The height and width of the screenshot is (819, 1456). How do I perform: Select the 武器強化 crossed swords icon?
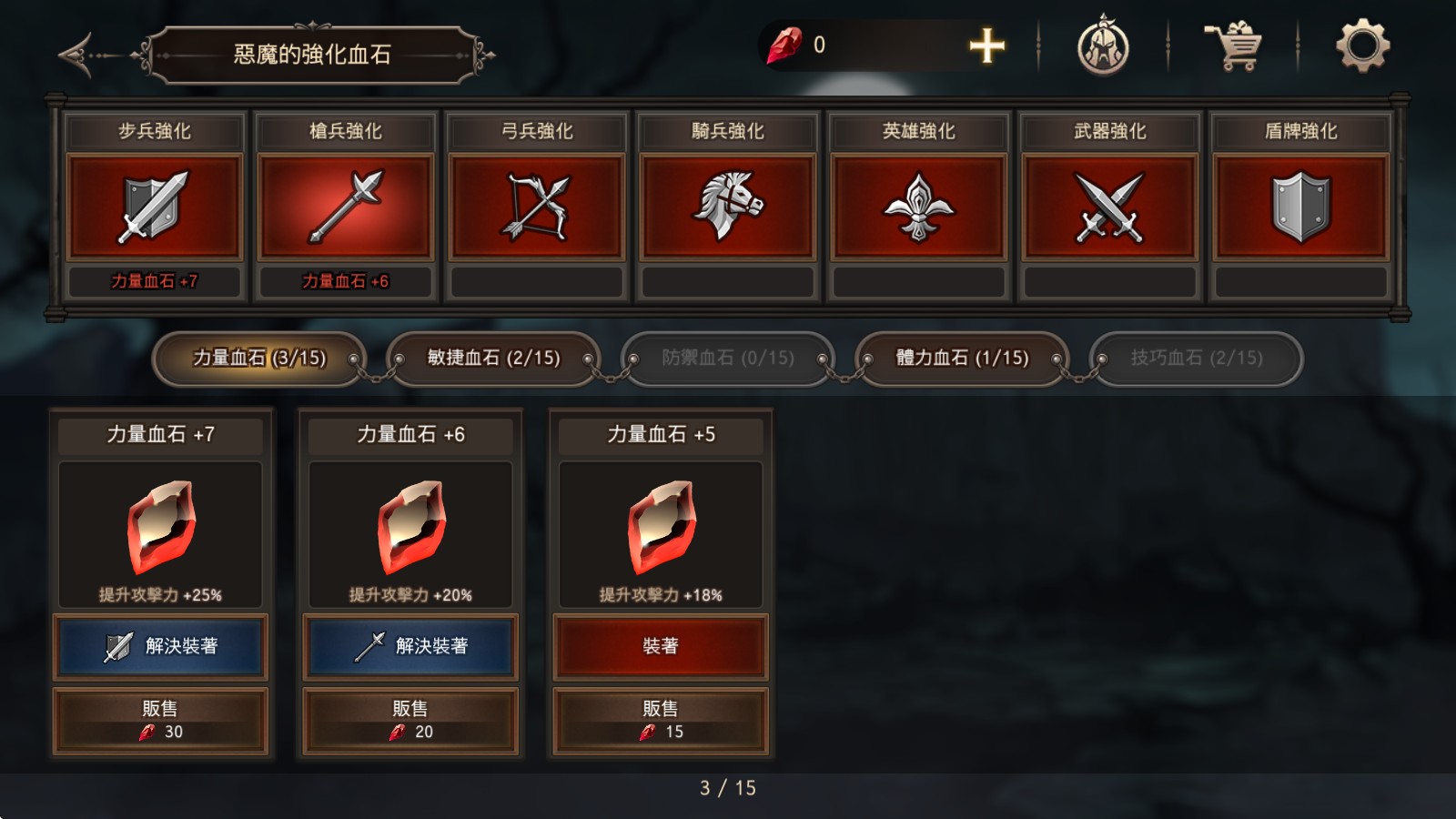(1108, 205)
